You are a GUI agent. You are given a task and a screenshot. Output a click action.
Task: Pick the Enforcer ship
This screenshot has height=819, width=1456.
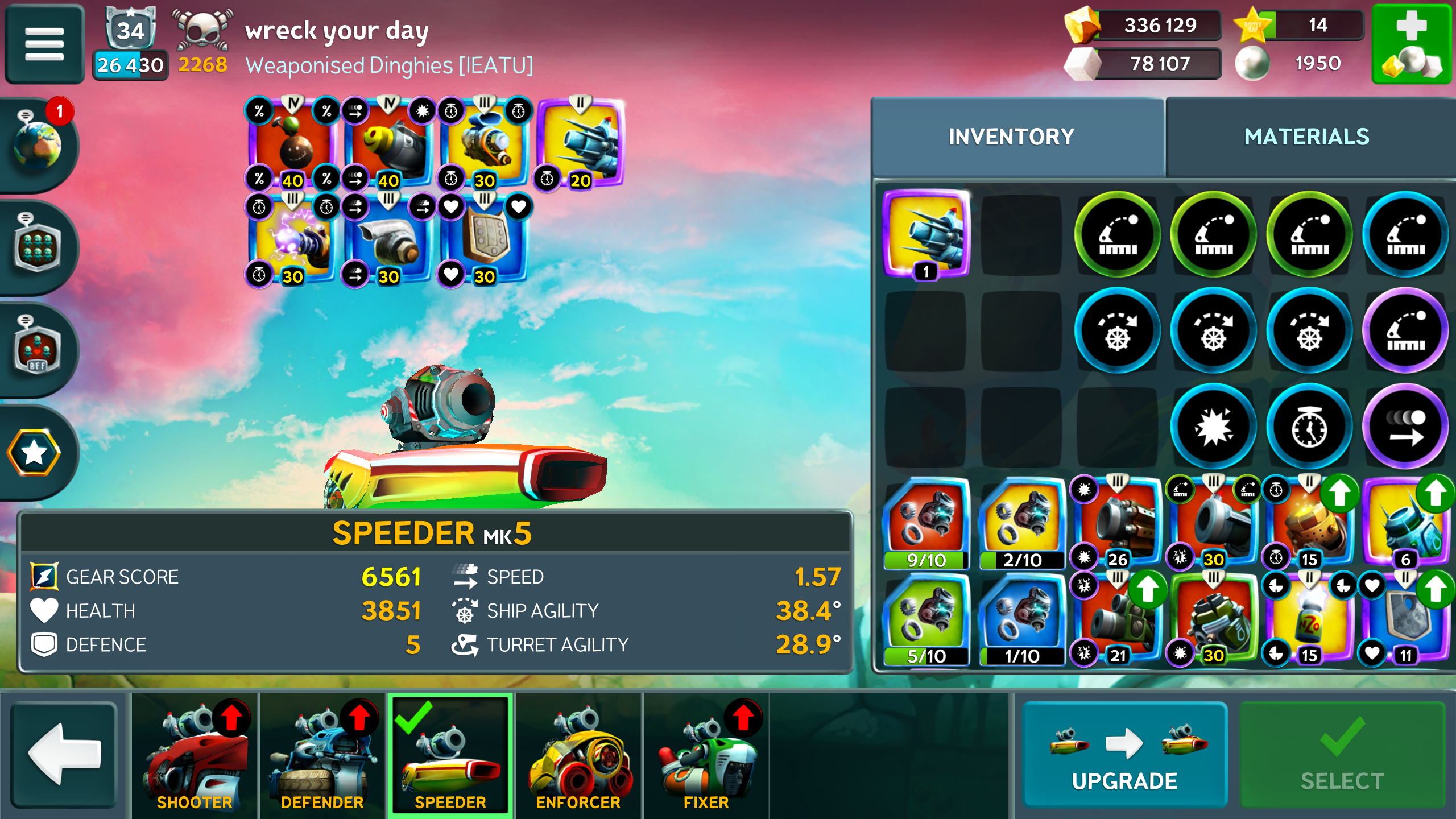pyautogui.click(x=578, y=754)
